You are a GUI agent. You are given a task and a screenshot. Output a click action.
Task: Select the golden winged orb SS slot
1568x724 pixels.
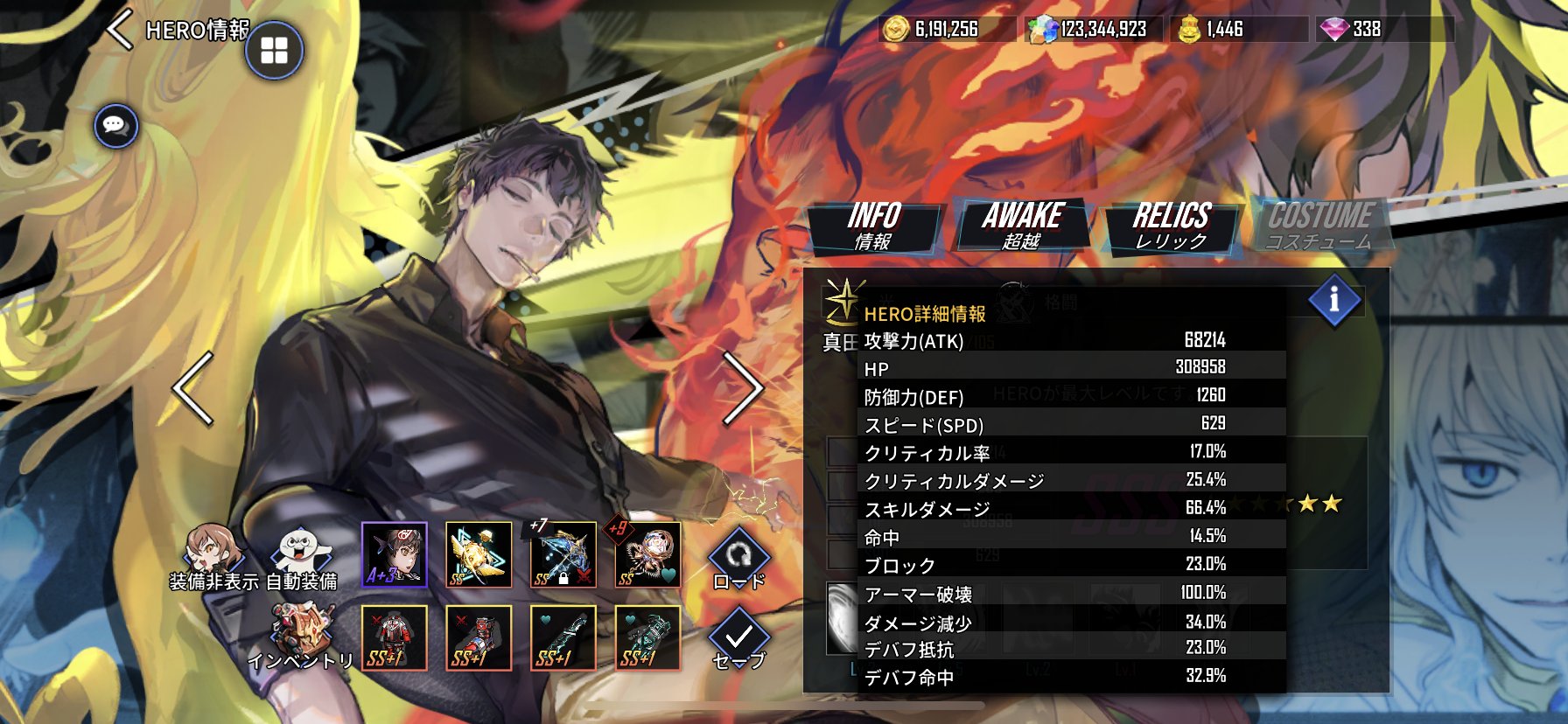click(479, 554)
